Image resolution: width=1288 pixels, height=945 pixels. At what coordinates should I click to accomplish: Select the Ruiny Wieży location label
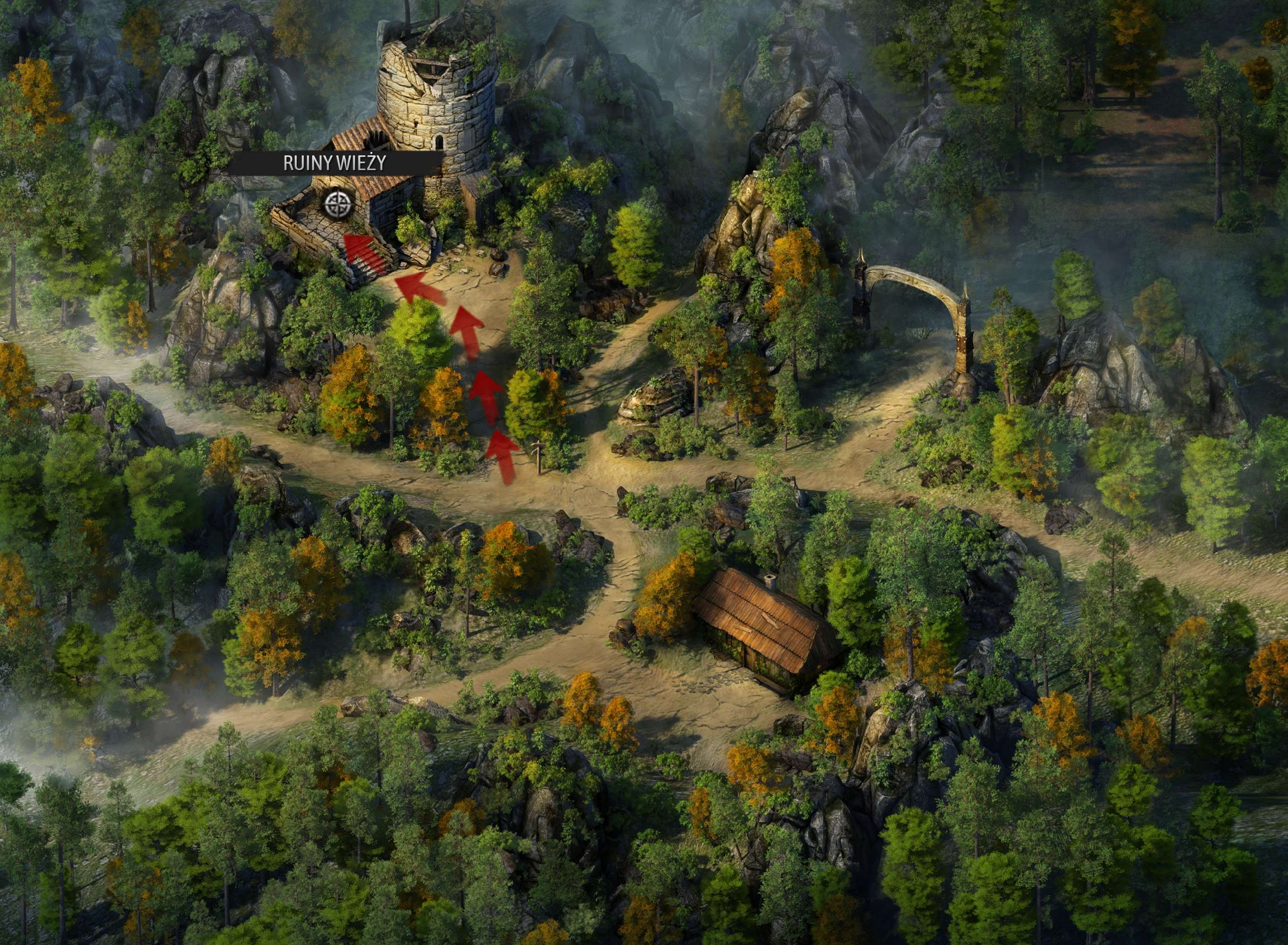(335, 164)
